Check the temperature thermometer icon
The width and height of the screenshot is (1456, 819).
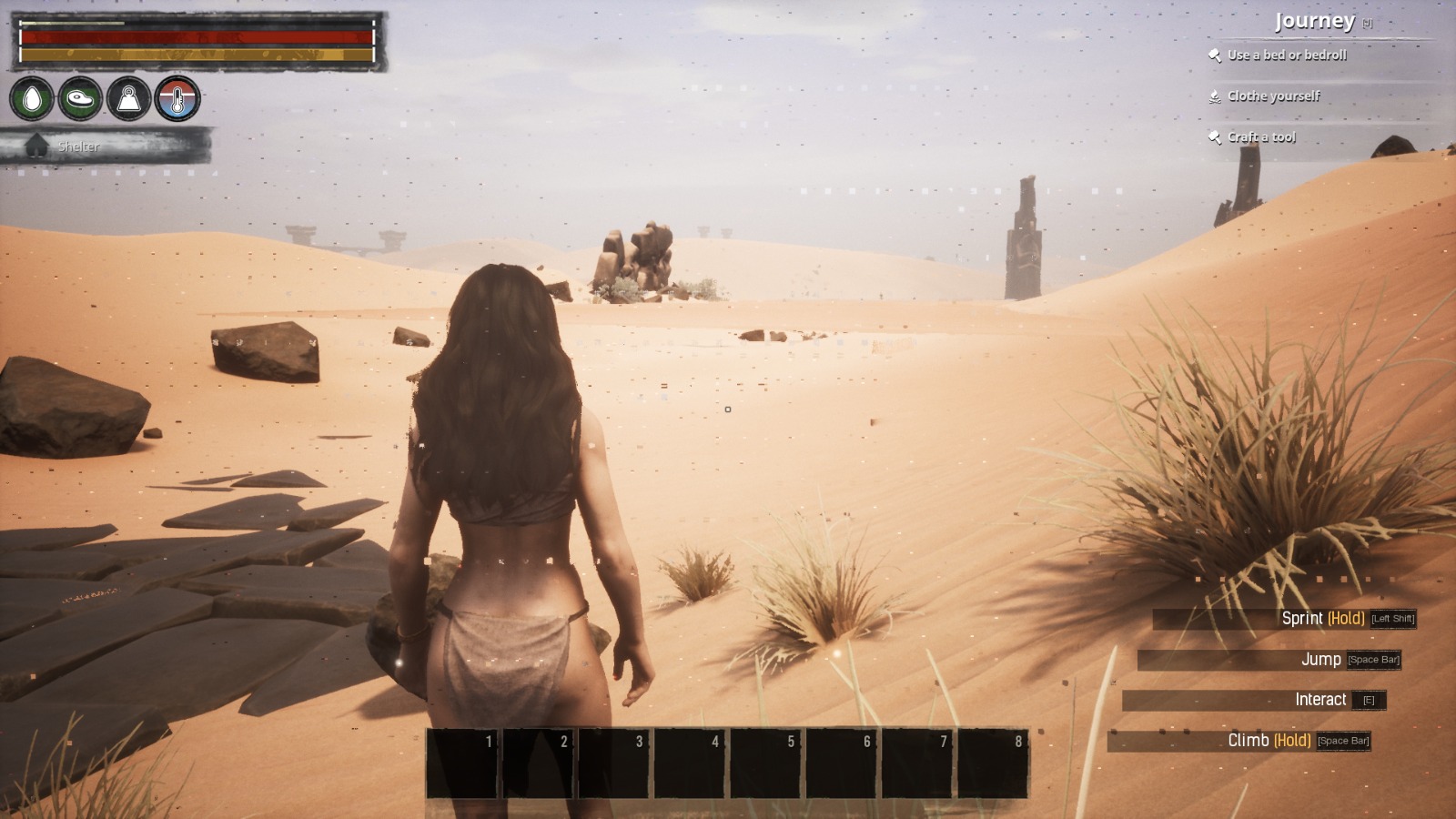coord(177,98)
